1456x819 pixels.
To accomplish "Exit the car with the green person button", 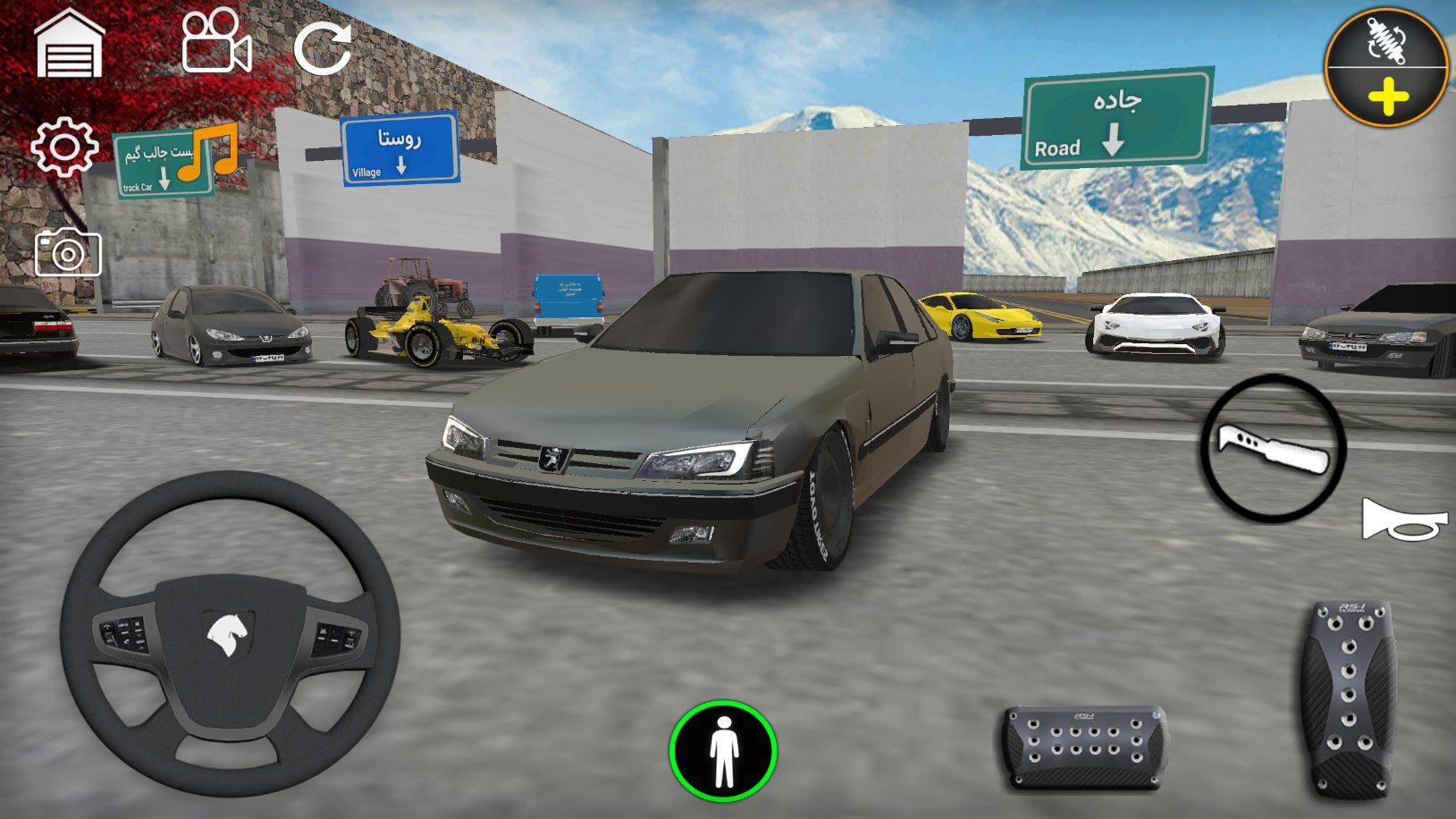I will (x=723, y=752).
